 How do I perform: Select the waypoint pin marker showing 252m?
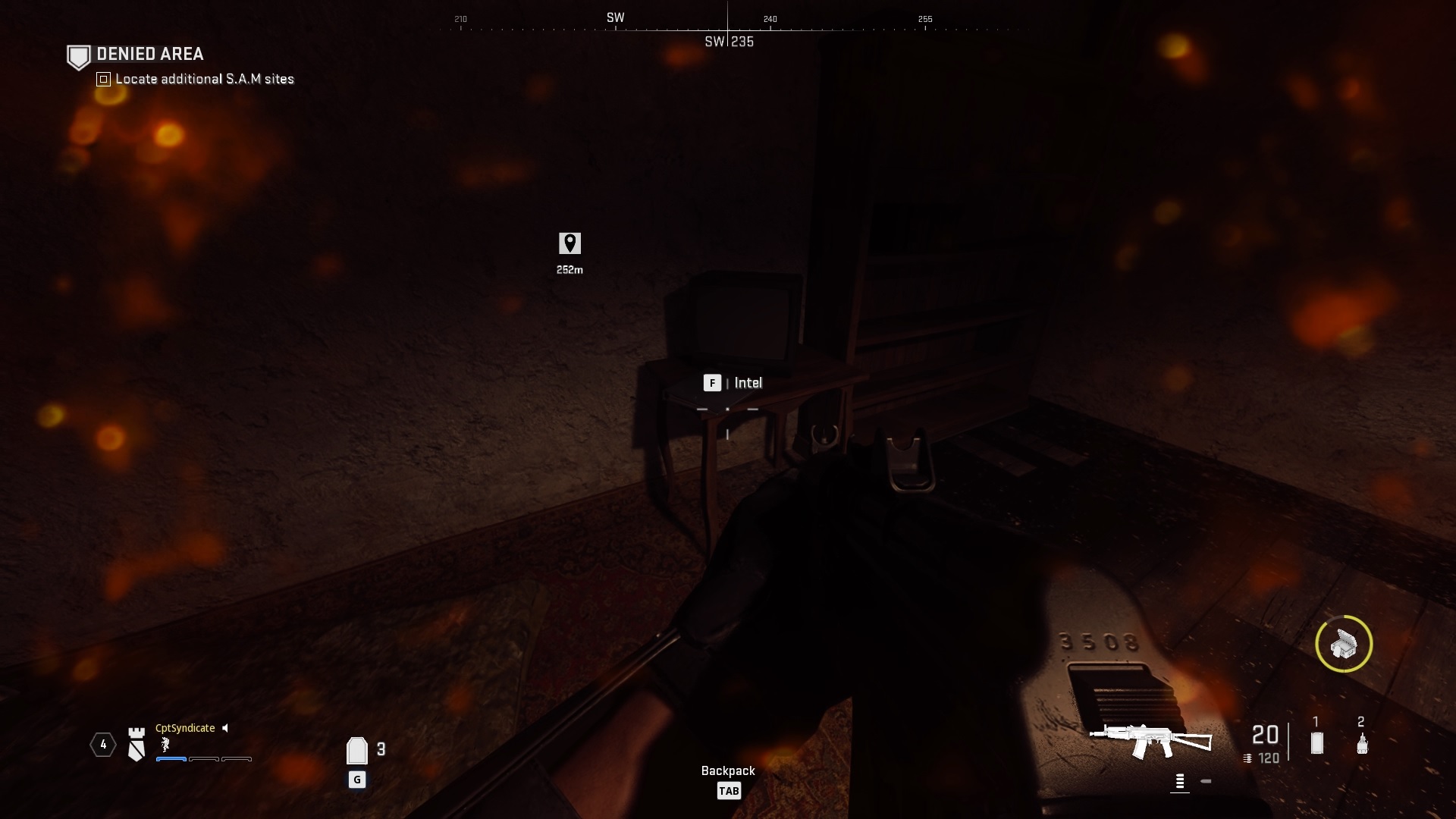(571, 242)
